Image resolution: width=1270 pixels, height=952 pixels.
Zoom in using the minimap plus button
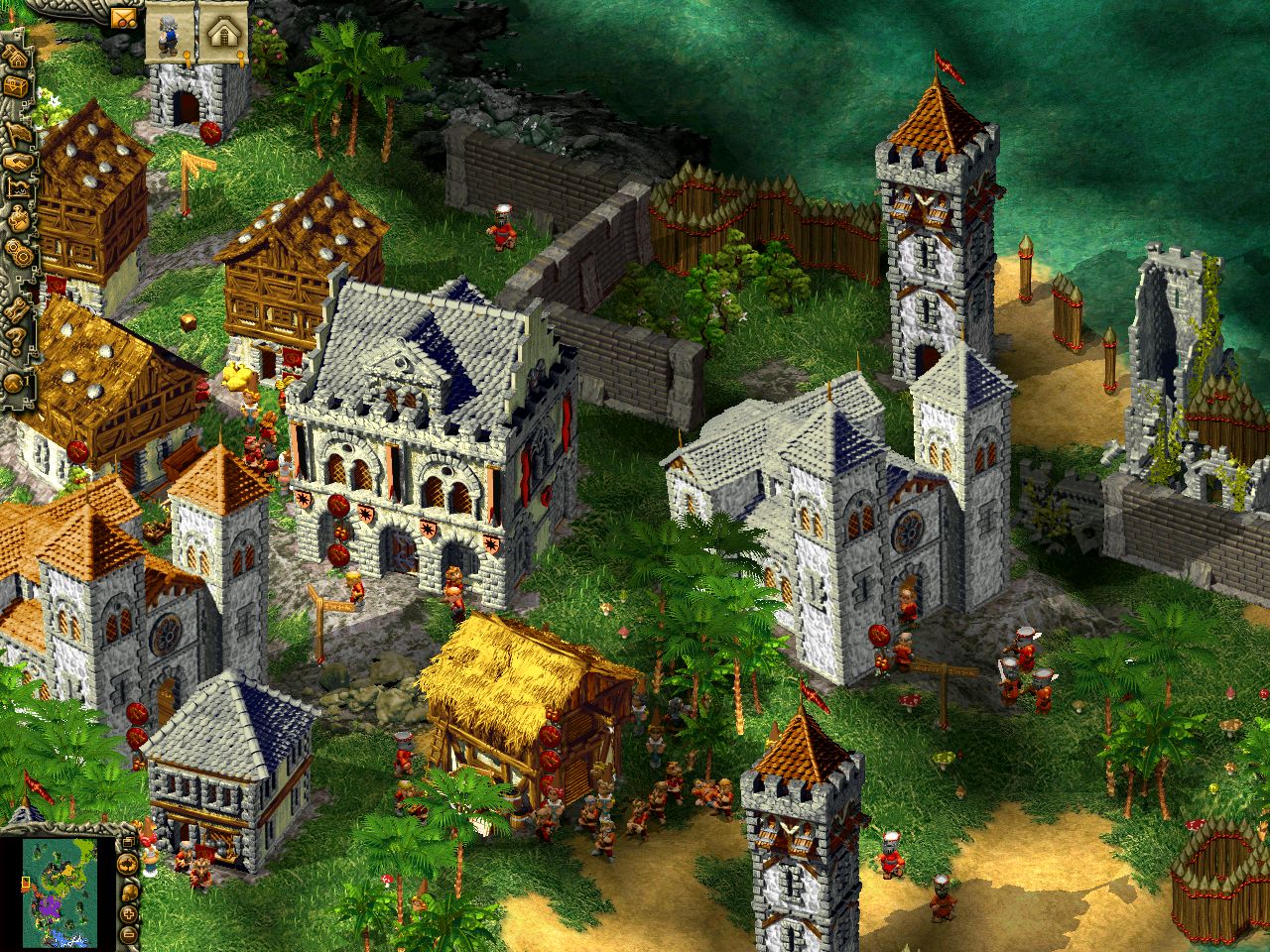[129, 914]
